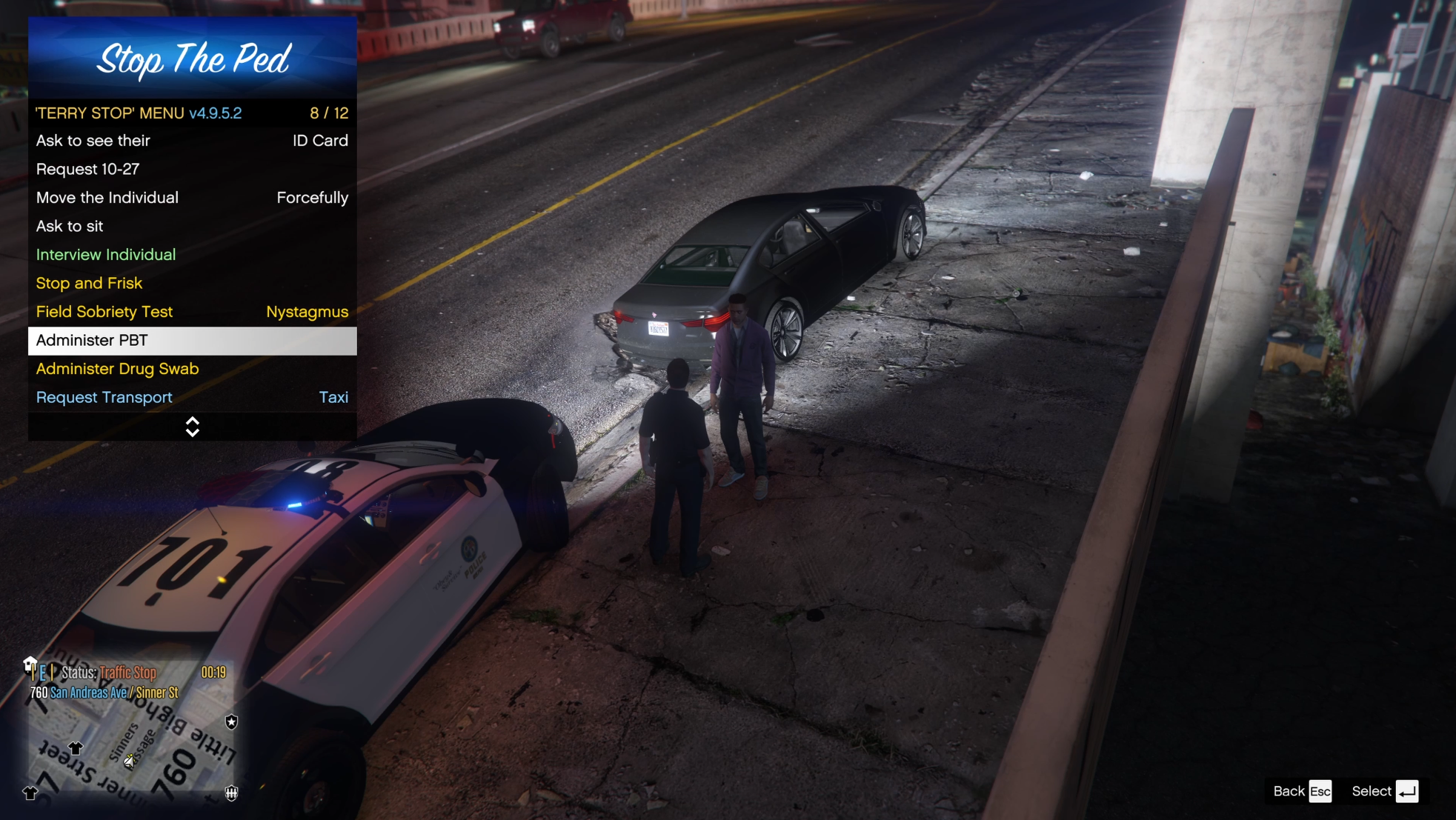
Task: Activate Administer PBT
Action: coord(192,341)
